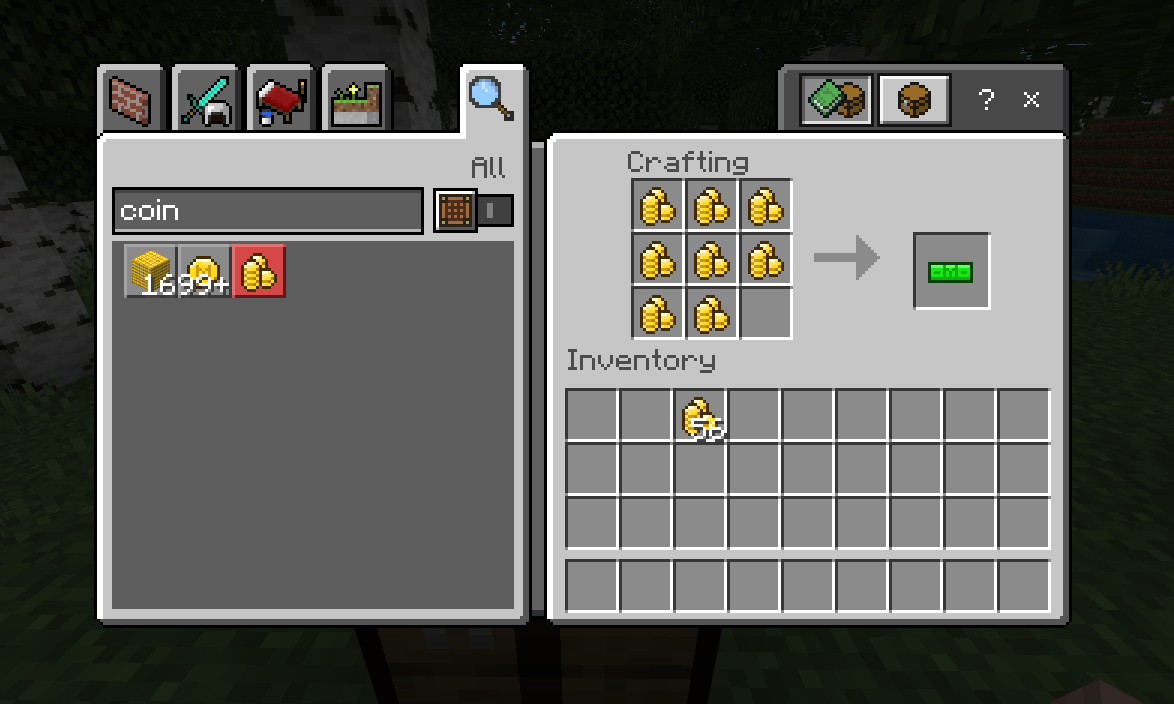Switch to the Construction tab with brick icon
Screen dimensions: 1174x704
tap(130, 100)
